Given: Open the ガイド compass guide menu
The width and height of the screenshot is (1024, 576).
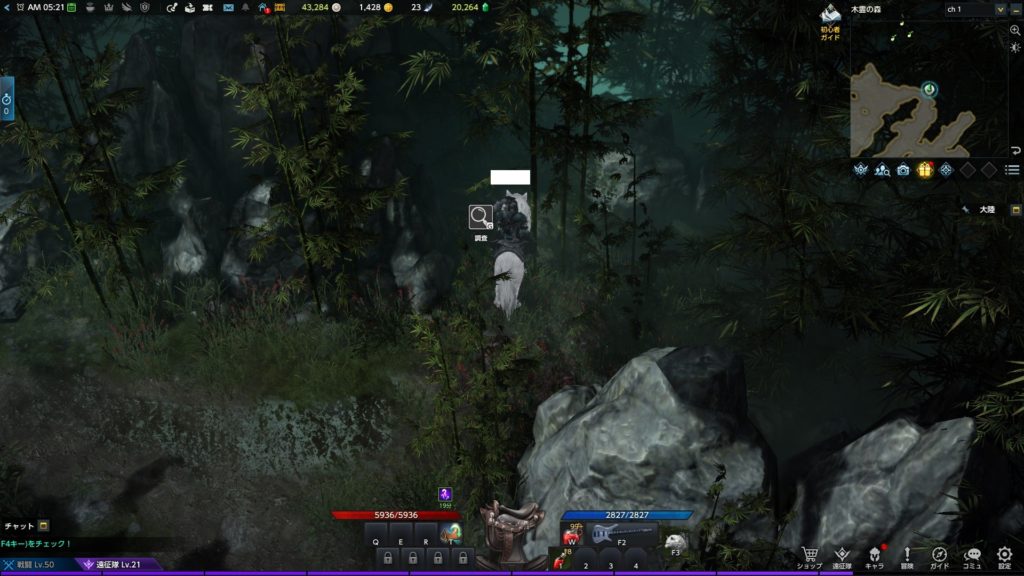Looking at the screenshot, I should pyautogui.click(x=940, y=555).
